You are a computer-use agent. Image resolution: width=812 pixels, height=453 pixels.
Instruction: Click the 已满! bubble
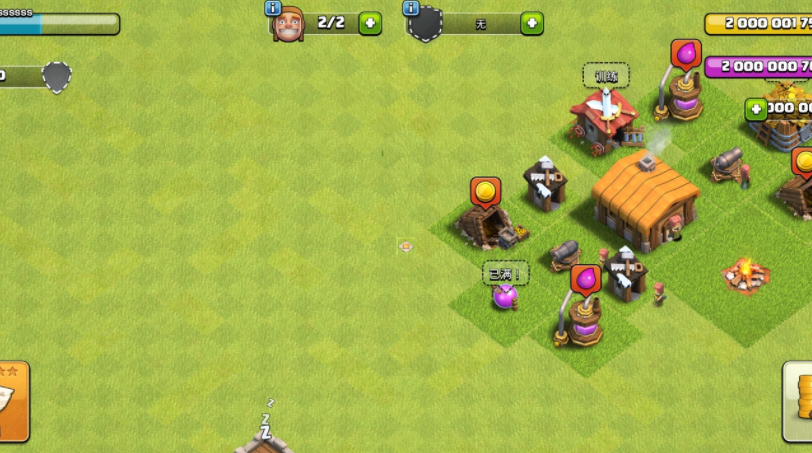[506, 273]
